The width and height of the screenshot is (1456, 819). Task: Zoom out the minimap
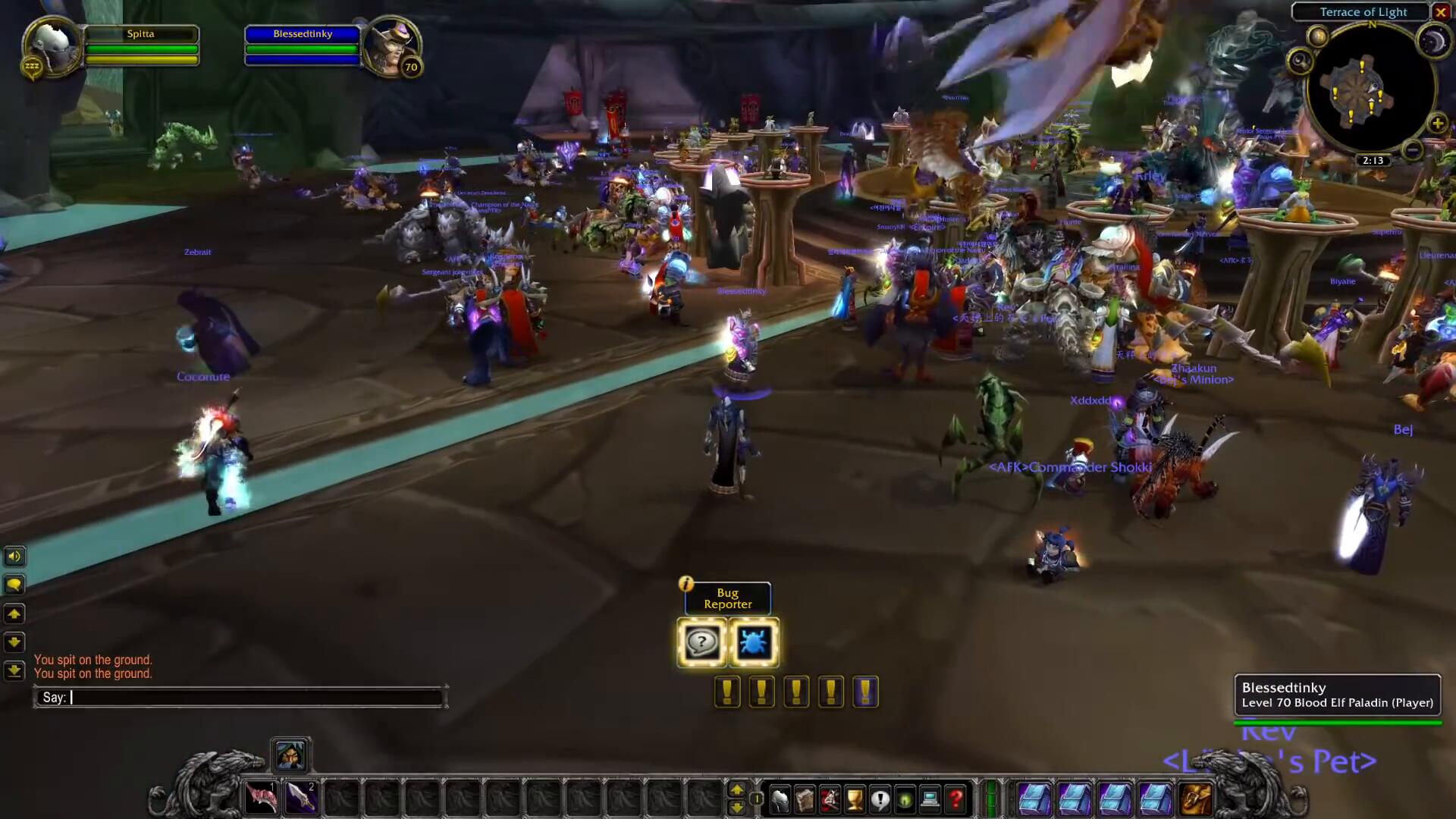coord(1412,151)
